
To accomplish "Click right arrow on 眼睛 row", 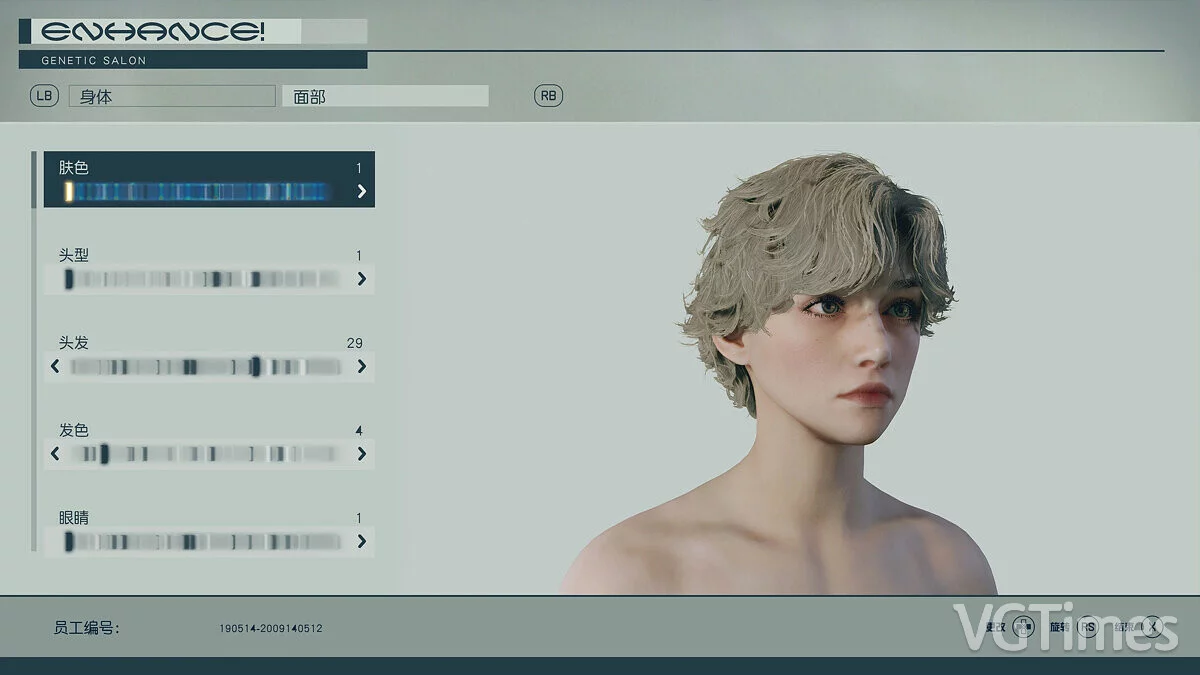I will tap(361, 542).
